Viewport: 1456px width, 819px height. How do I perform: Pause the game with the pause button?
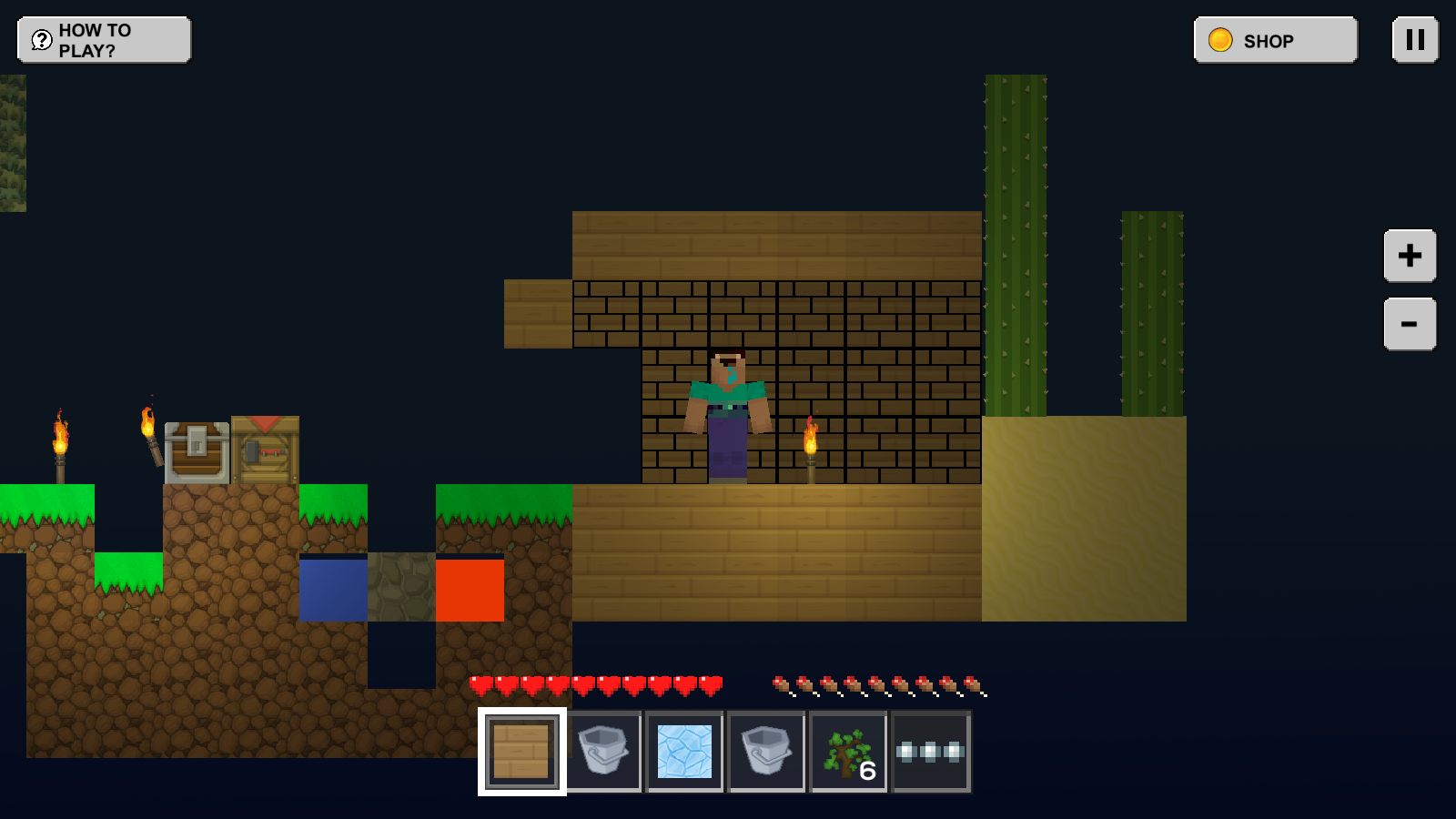(1413, 40)
